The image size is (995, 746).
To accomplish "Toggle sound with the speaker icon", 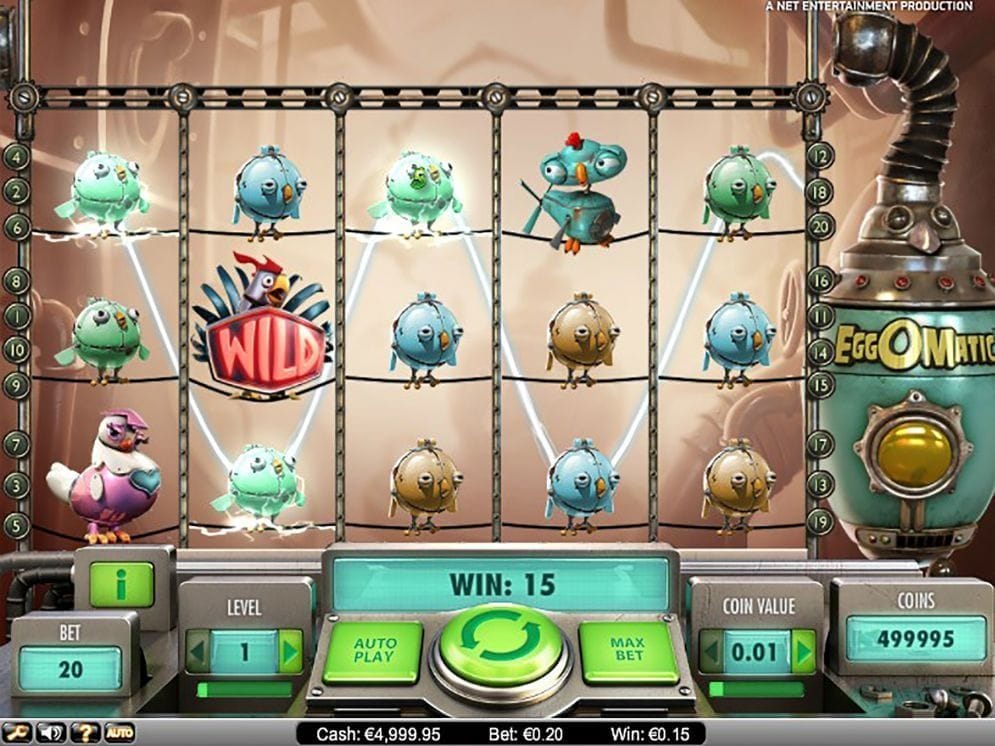I will point(50,733).
